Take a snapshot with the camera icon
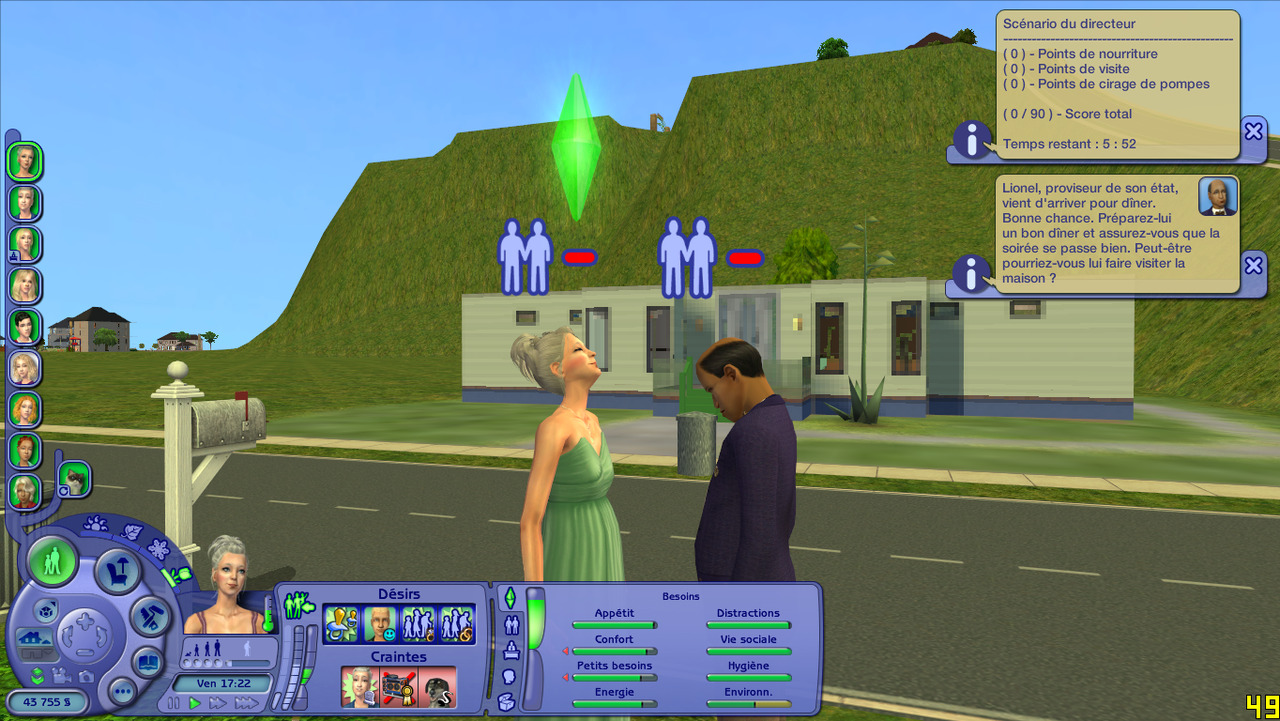1280x721 pixels. (86, 676)
